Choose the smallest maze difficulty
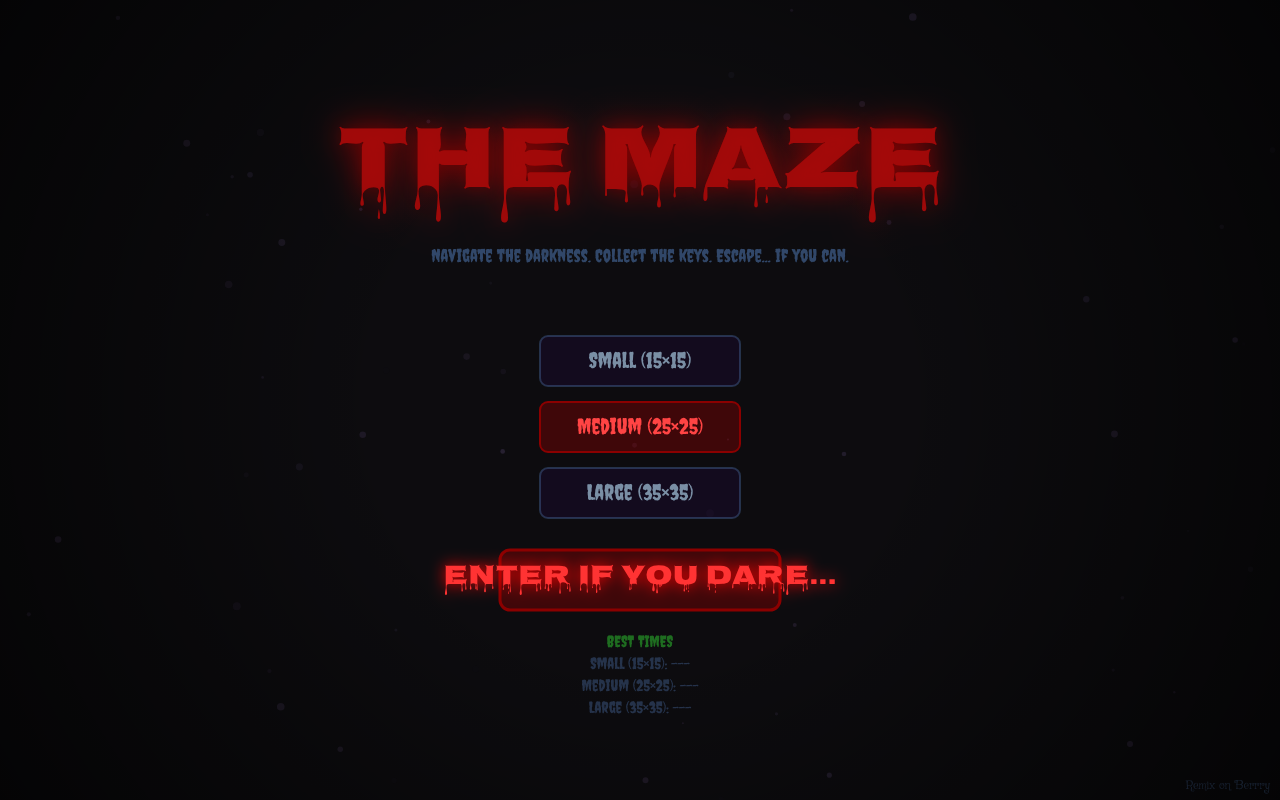 [640, 361]
